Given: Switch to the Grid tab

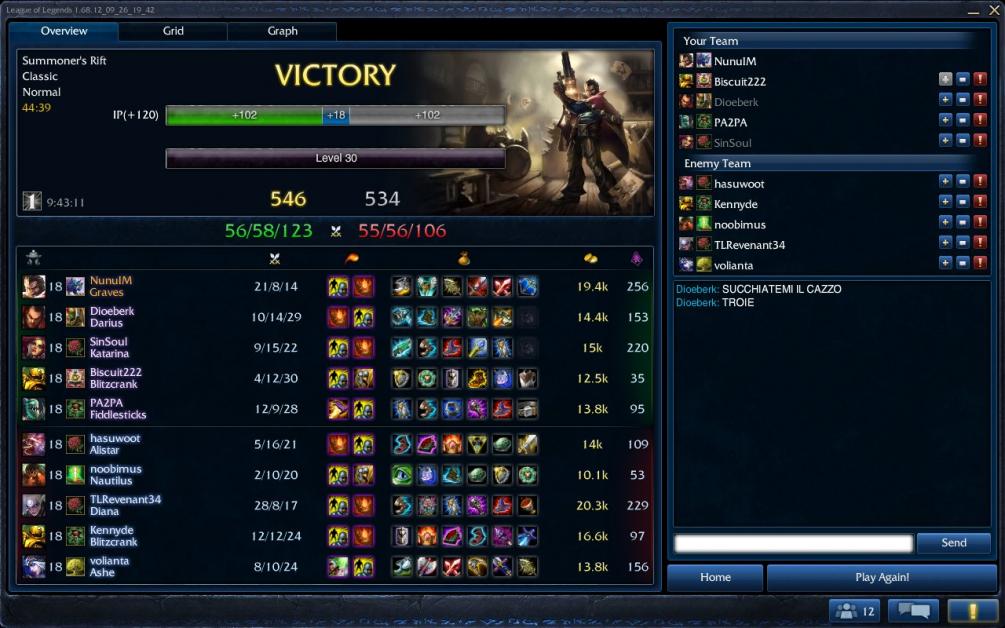Looking at the screenshot, I should click(x=173, y=31).
